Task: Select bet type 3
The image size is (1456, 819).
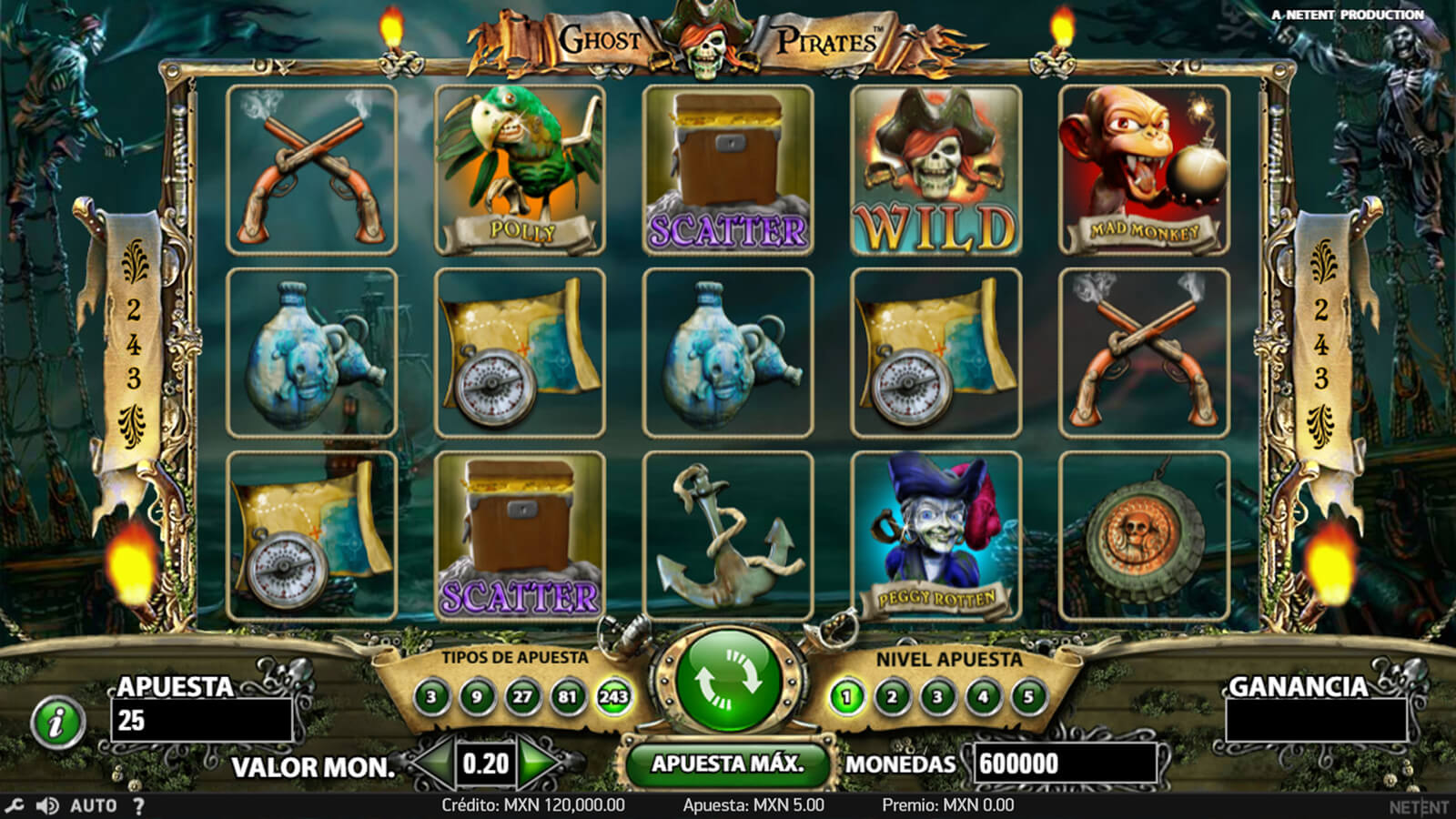Action: pos(431,698)
